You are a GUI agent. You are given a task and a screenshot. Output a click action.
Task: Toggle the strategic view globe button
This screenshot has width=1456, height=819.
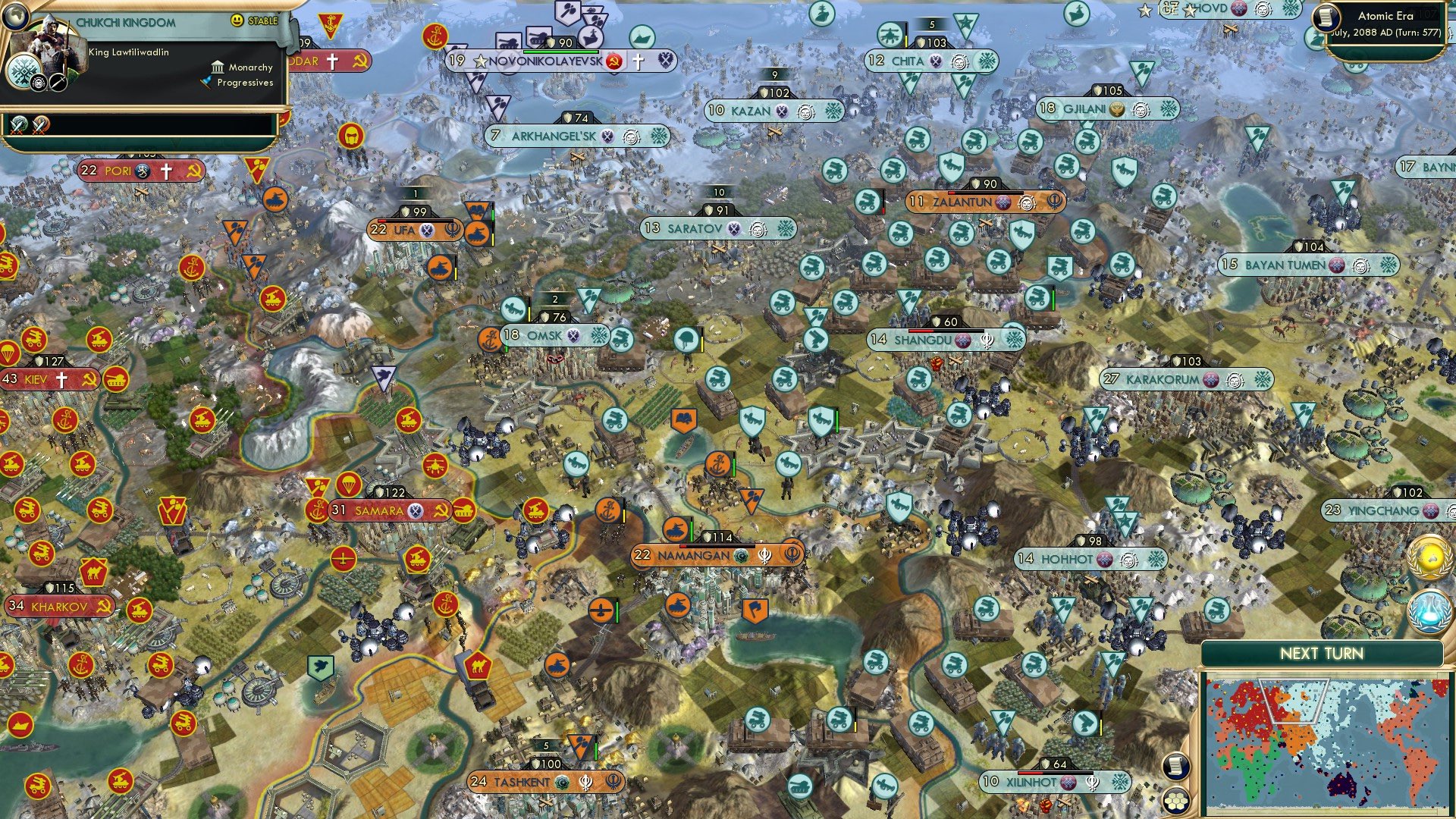tap(15, 17)
